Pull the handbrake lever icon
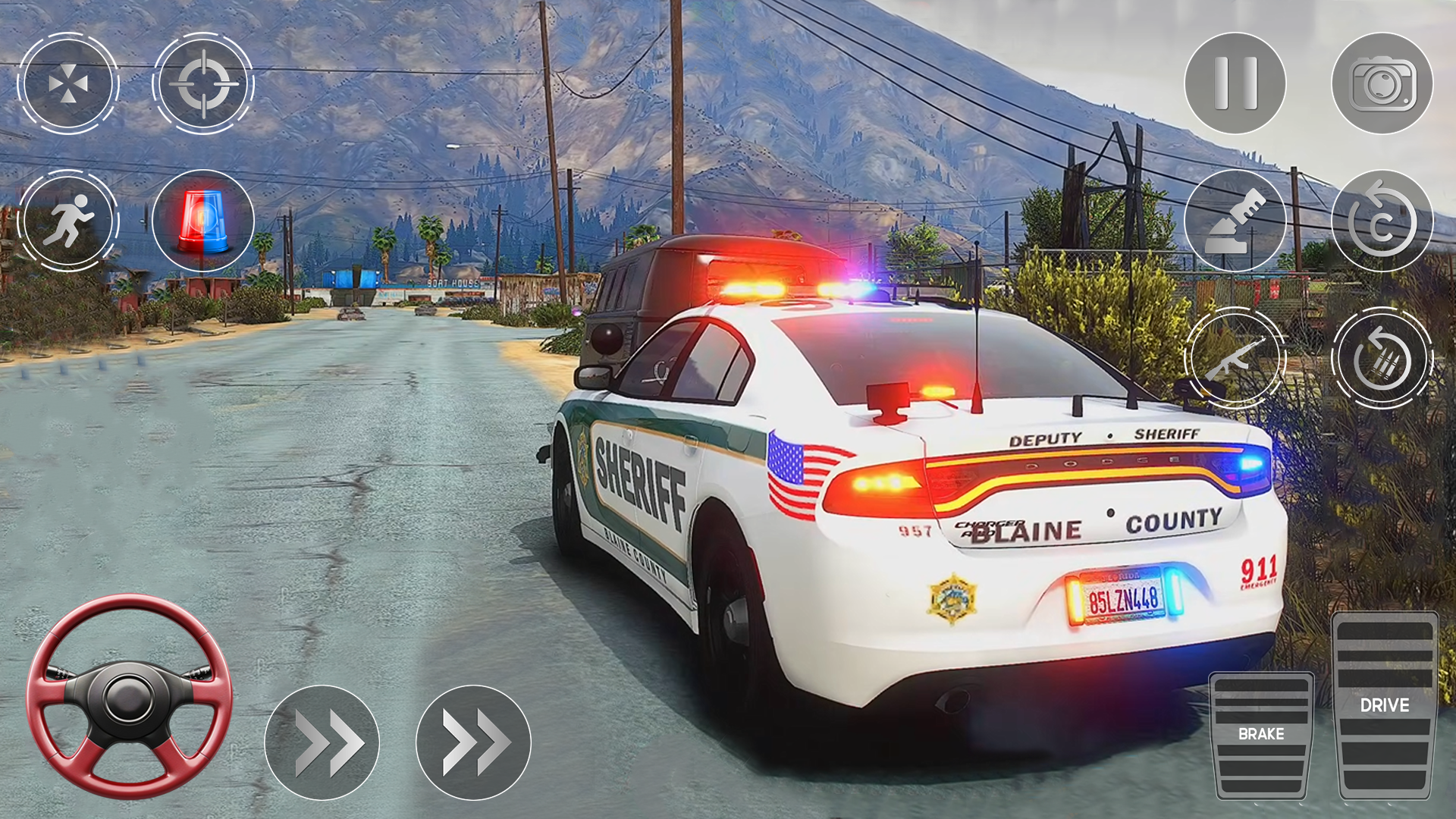The width and height of the screenshot is (1456, 819). (1235, 220)
